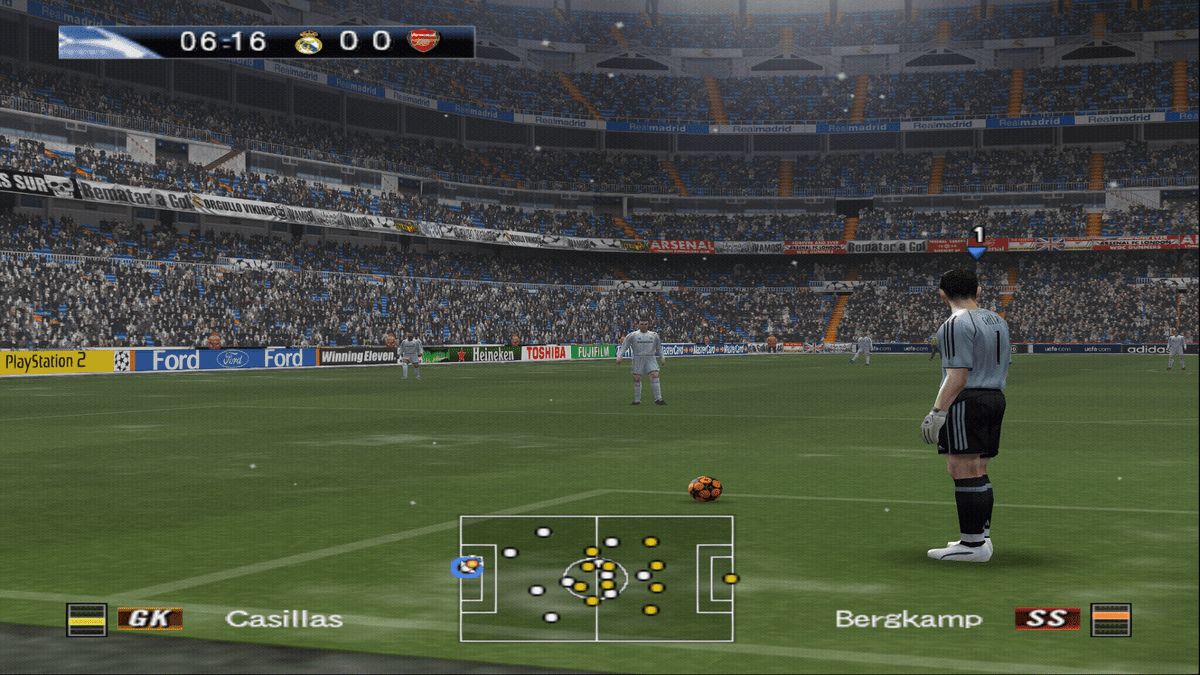This screenshot has height=675, width=1200.
Task: Select the Arsenal crest on the scoreboard
Action: (424, 42)
